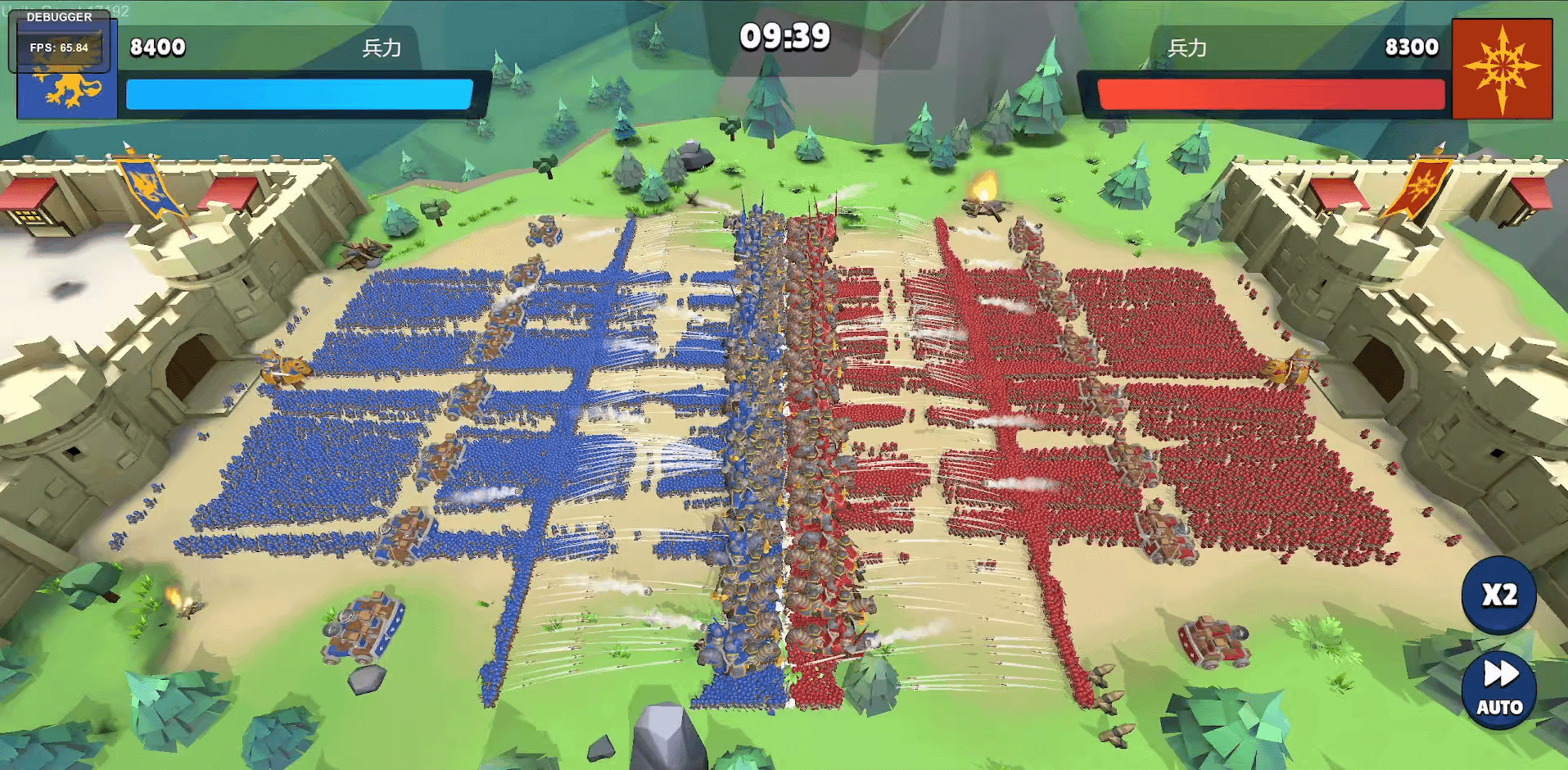
Task: Activate the AUTO battle button
Action: pos(1498,689)
